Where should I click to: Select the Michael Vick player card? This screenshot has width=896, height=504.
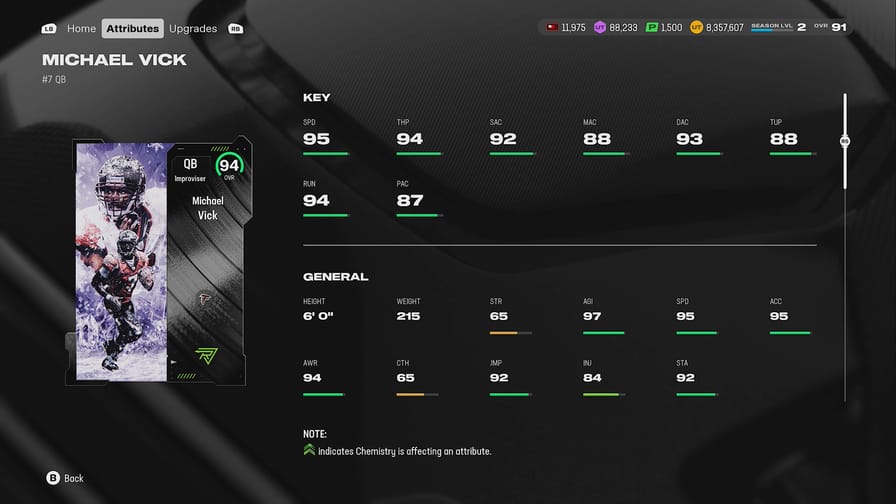[160, 261]
